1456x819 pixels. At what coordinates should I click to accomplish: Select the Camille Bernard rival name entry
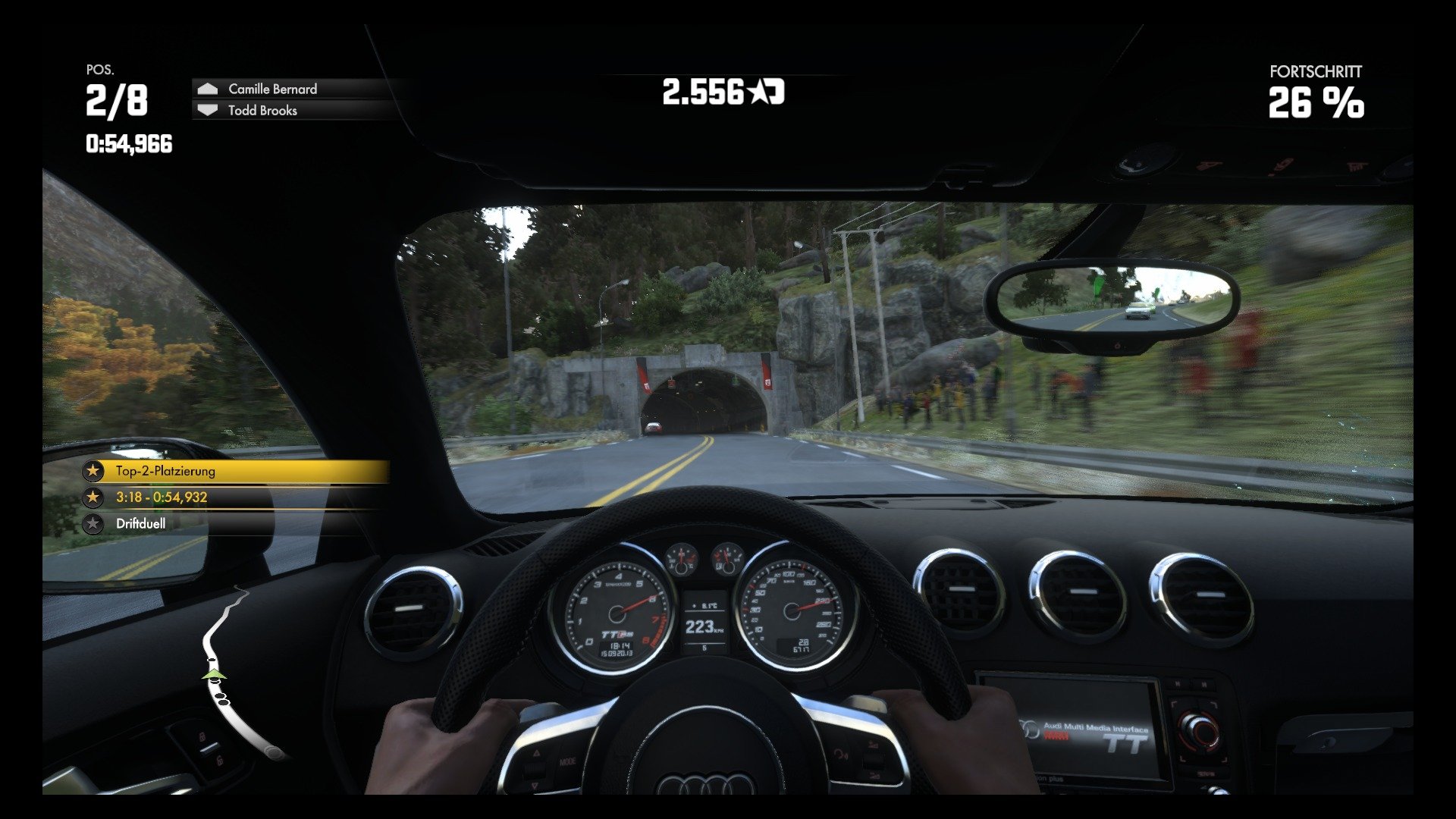point(271,88)
